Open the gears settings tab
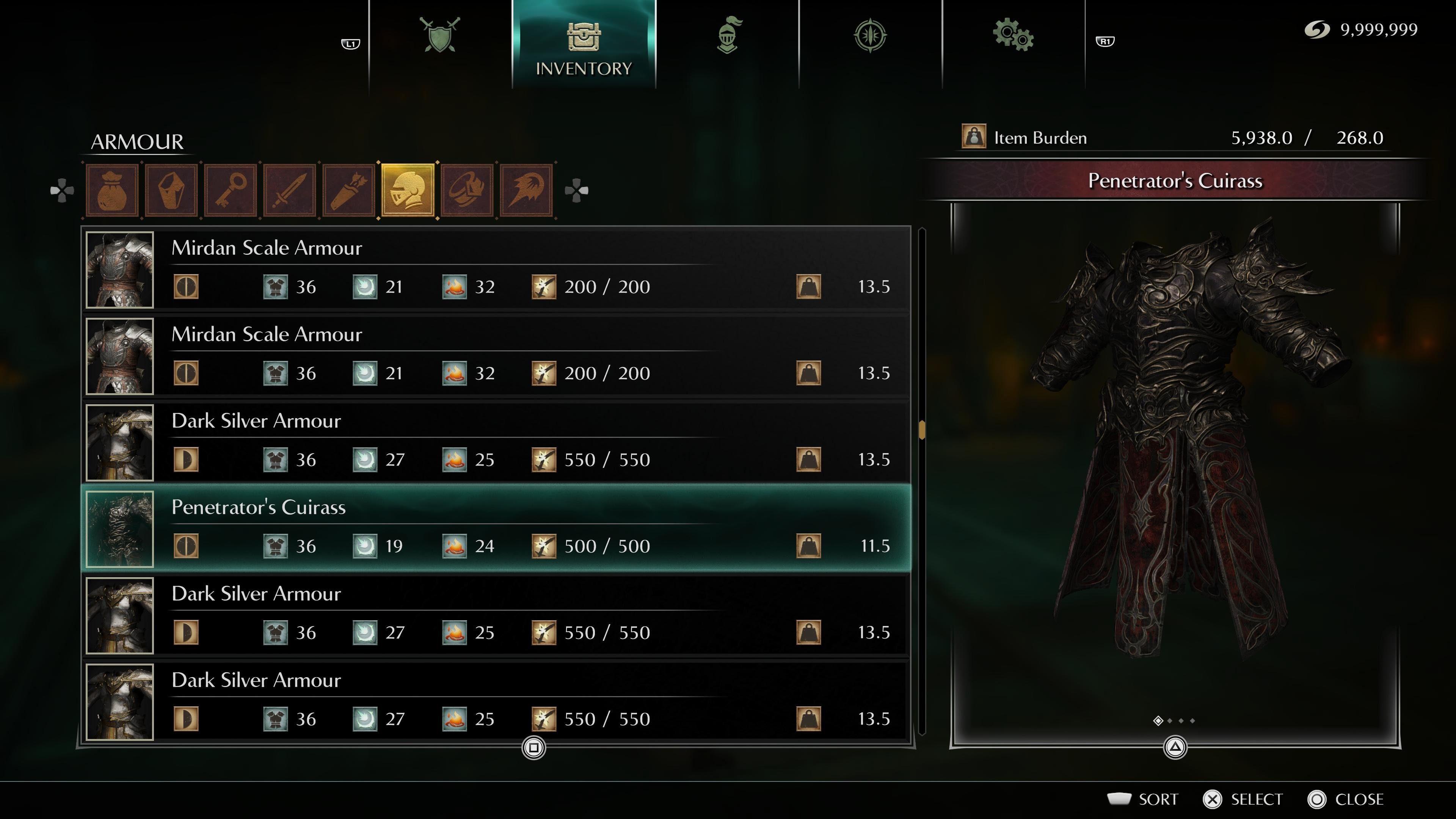Image resolution: width=1456 pixels, height=819 pixels. click(1013, 35)
